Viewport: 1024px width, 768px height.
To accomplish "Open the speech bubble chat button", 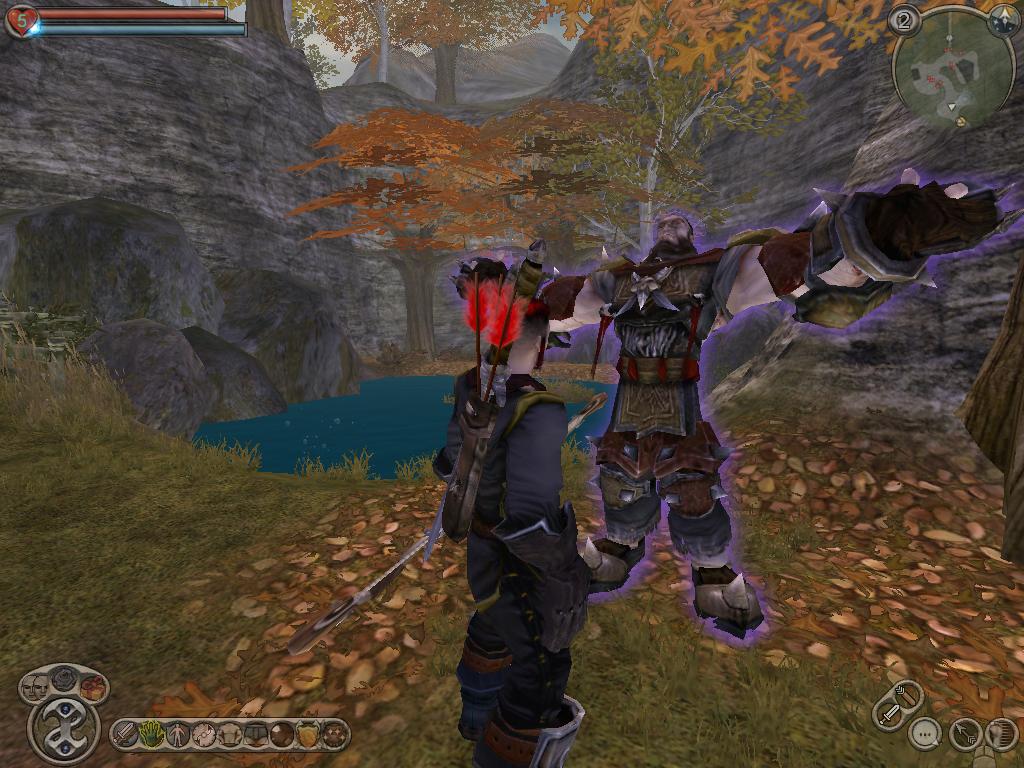I will (926, 734).
